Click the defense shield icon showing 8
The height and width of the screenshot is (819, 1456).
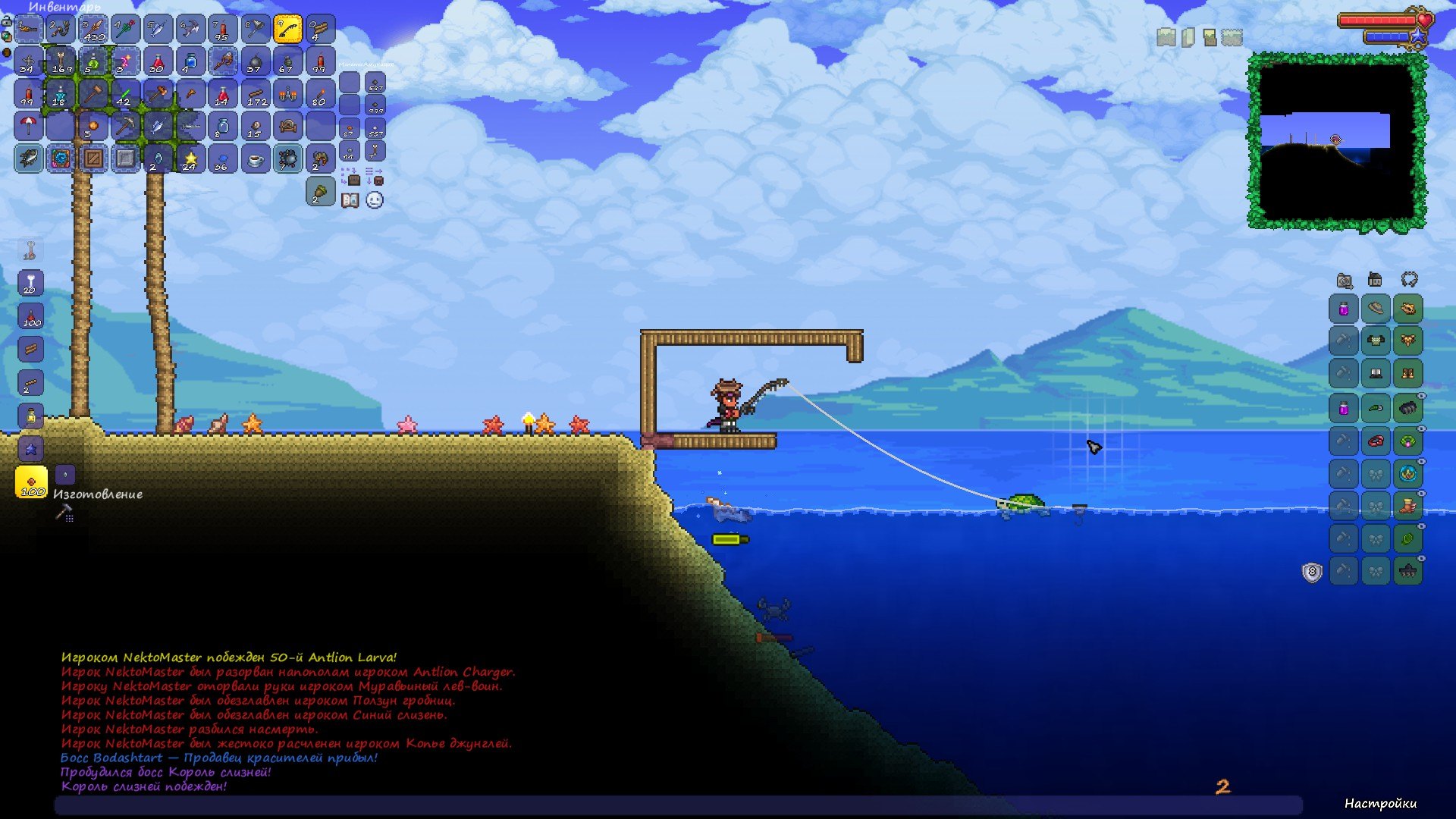(1312, 572)
